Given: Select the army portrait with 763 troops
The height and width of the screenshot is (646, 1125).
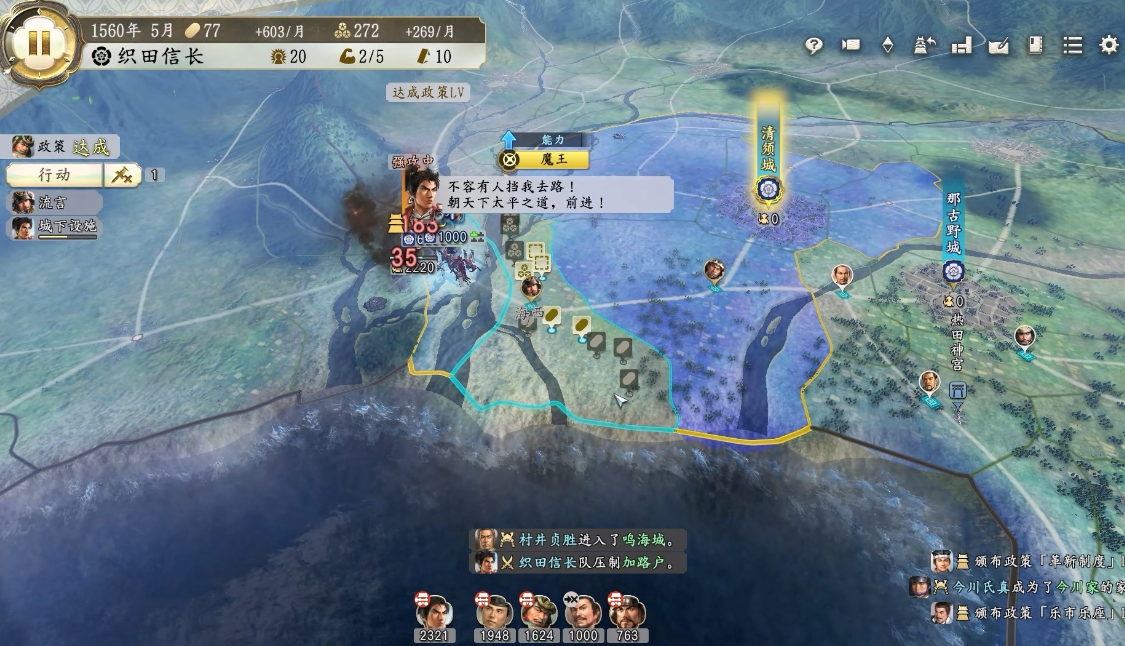Looking at the screenshot, I should click(x=628, y=614).
